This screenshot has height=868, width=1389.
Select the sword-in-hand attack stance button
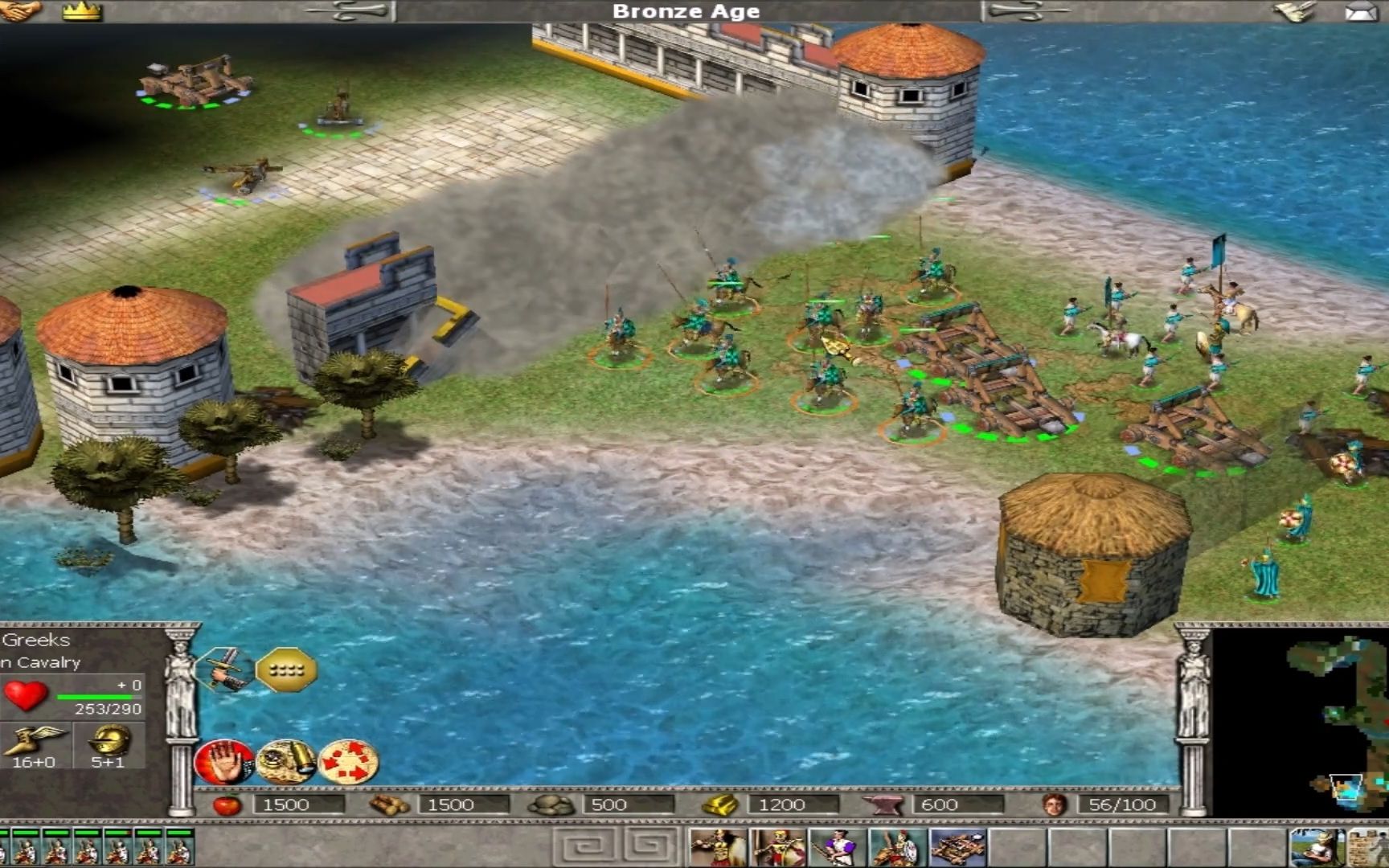click(x=224, y=669)
